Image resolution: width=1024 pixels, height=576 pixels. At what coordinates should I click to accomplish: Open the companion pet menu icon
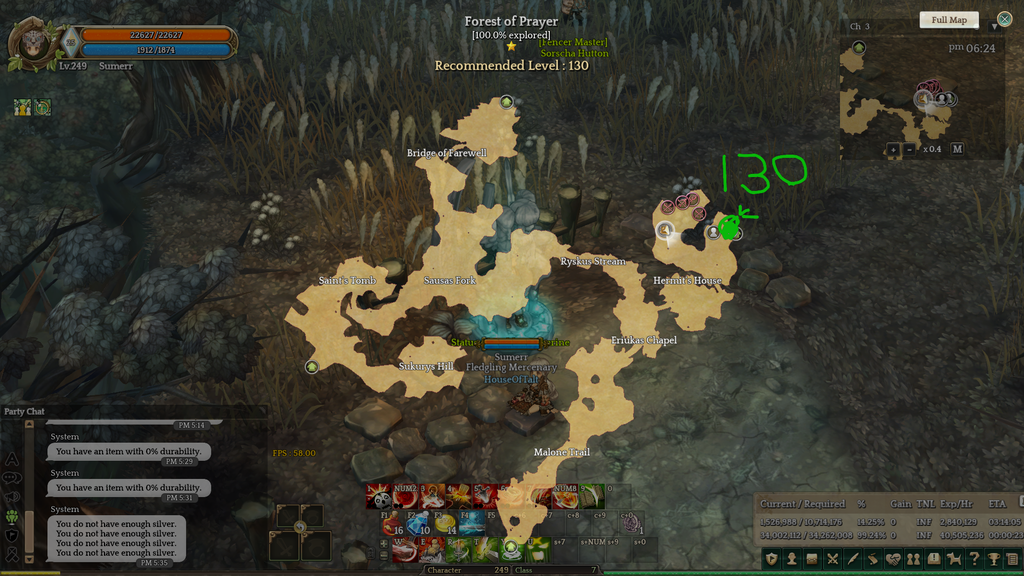tap(953, 559)
